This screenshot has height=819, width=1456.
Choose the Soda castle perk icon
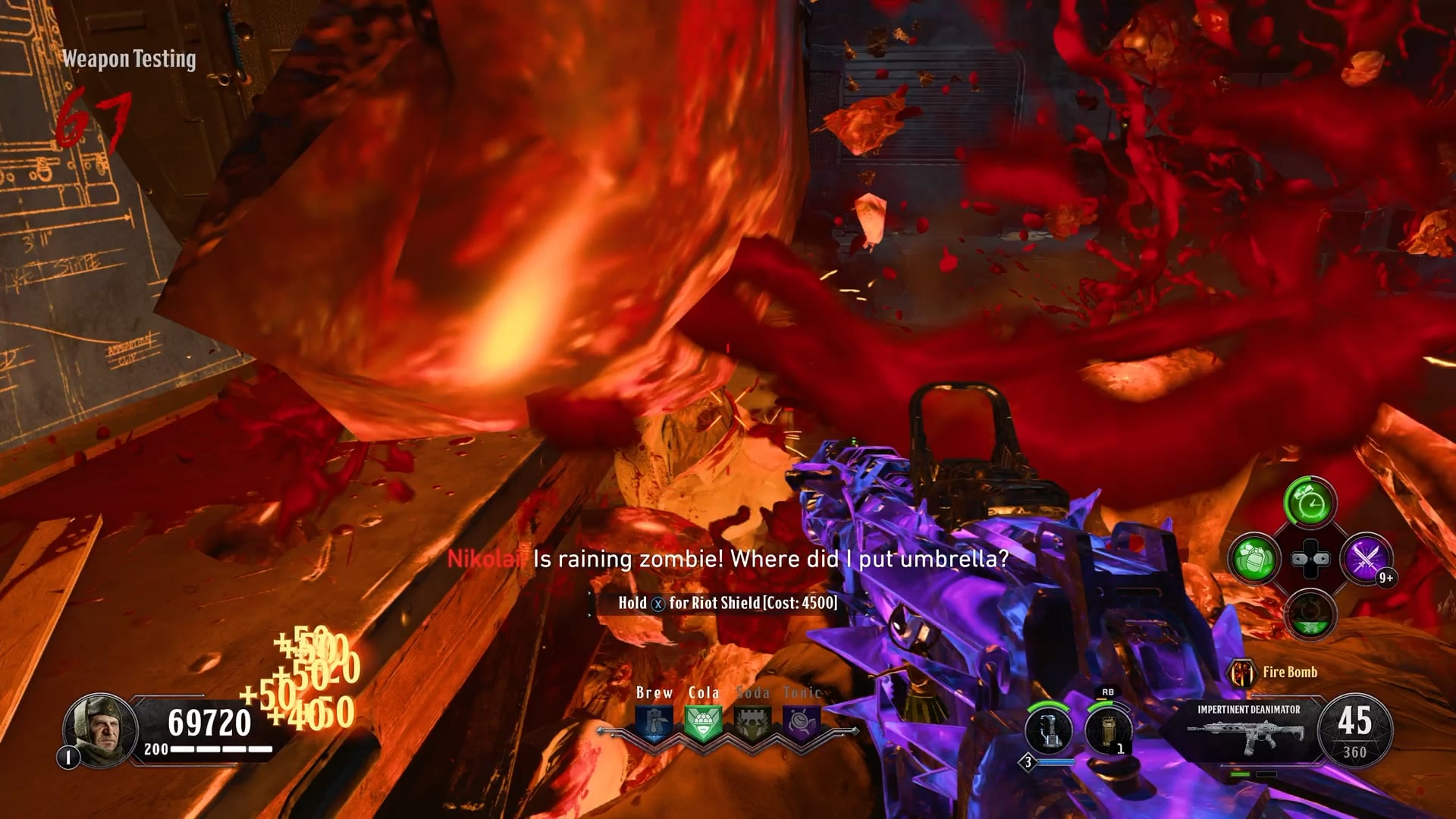(752, 723)
